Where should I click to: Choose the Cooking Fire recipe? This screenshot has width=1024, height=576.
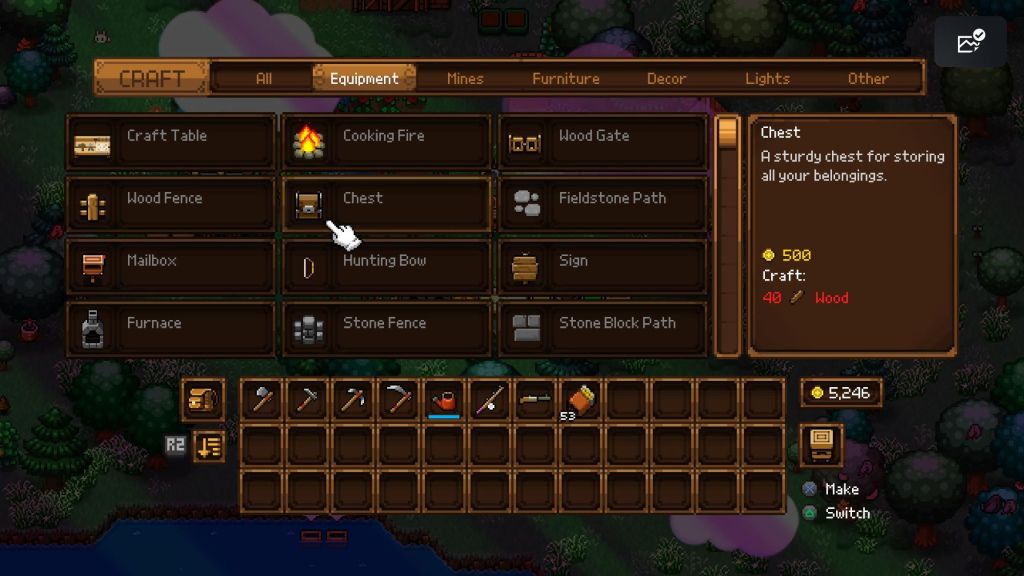pos(387,142)
